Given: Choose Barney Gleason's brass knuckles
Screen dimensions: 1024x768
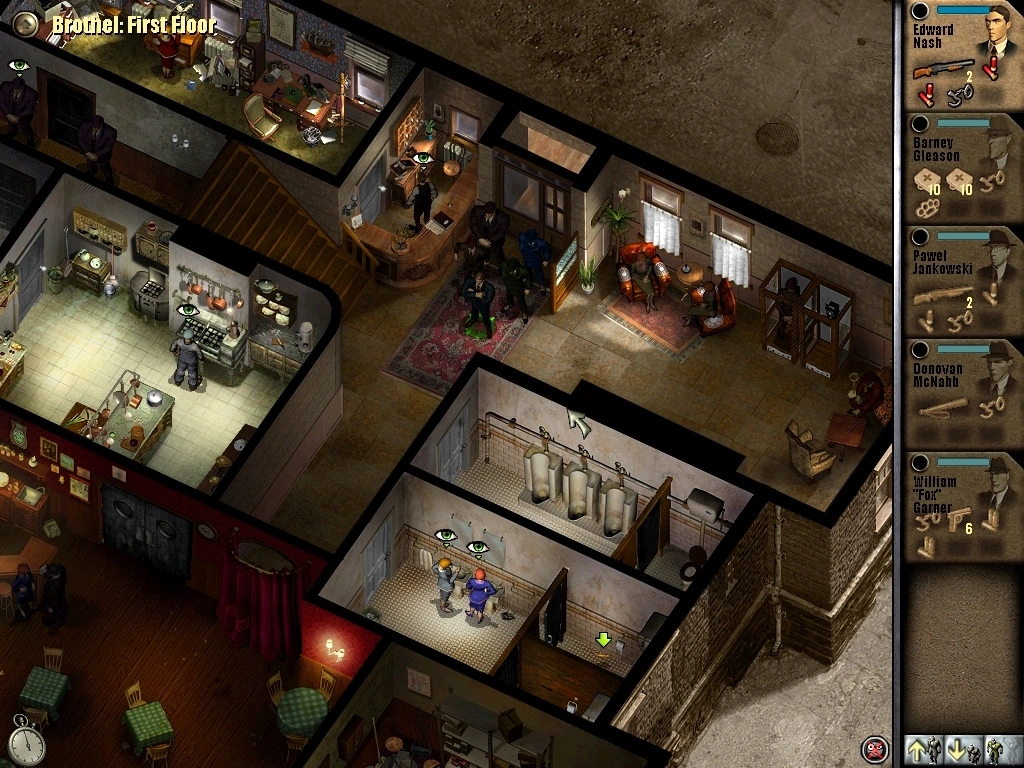Looking at the screenshot, I should (927, 210).
